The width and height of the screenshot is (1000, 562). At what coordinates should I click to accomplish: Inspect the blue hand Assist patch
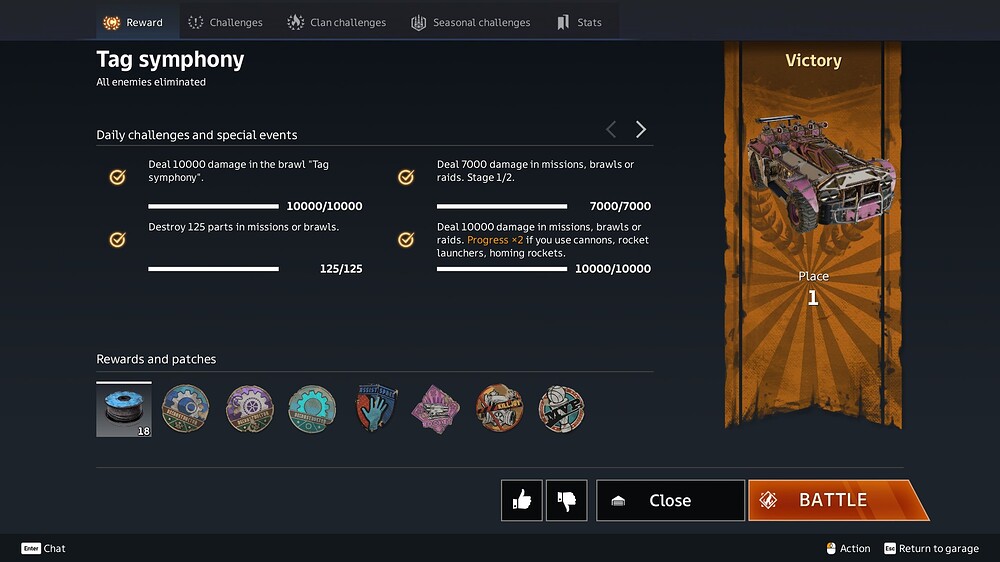click(376, 409)
